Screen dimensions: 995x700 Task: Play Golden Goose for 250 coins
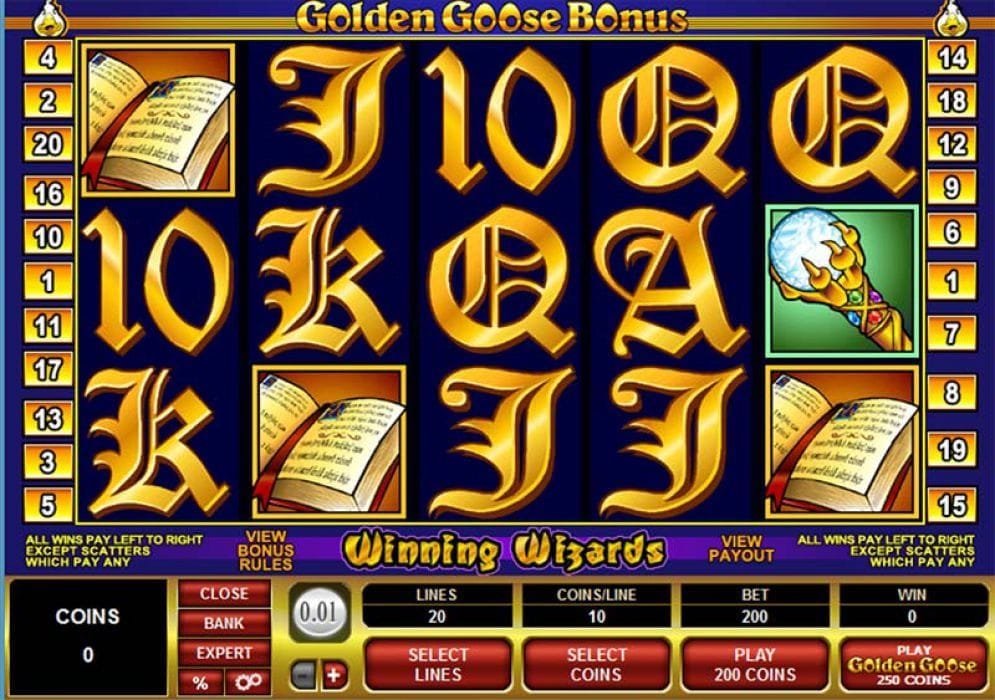click(912, 665)
